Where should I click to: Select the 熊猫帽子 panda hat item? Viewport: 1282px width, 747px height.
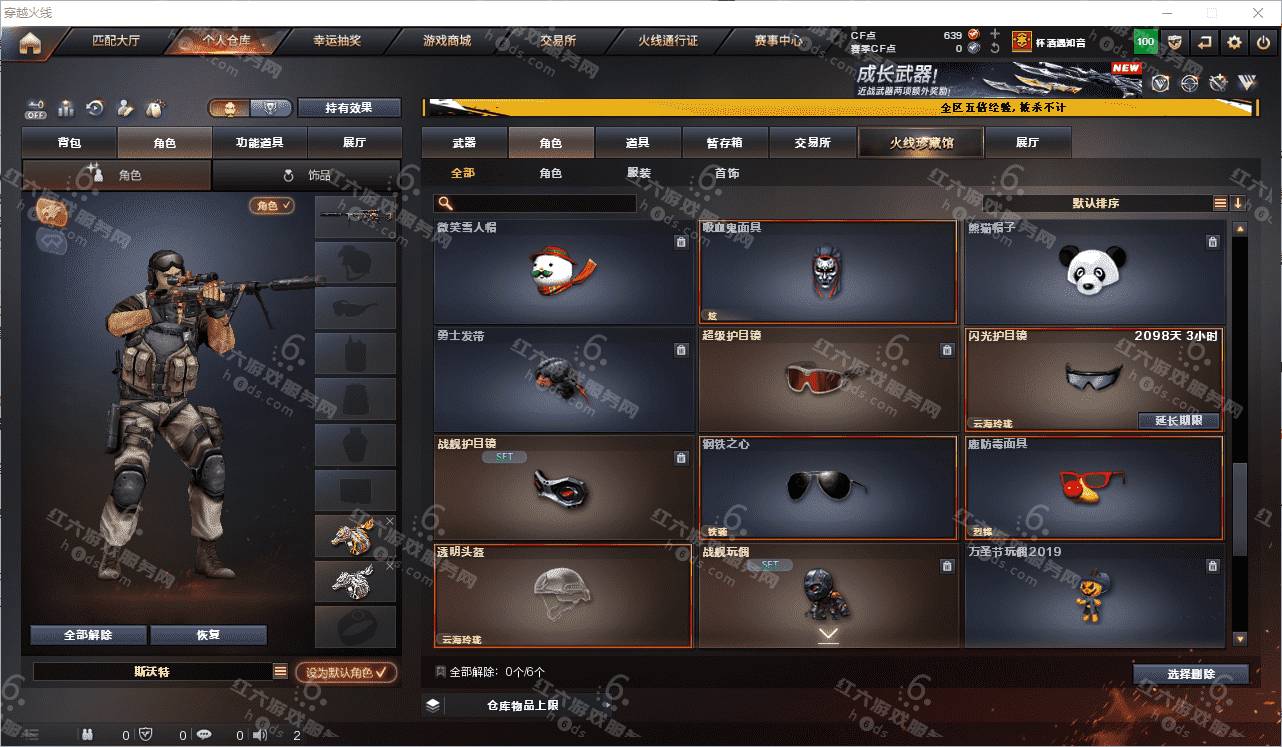[1094, 271]
